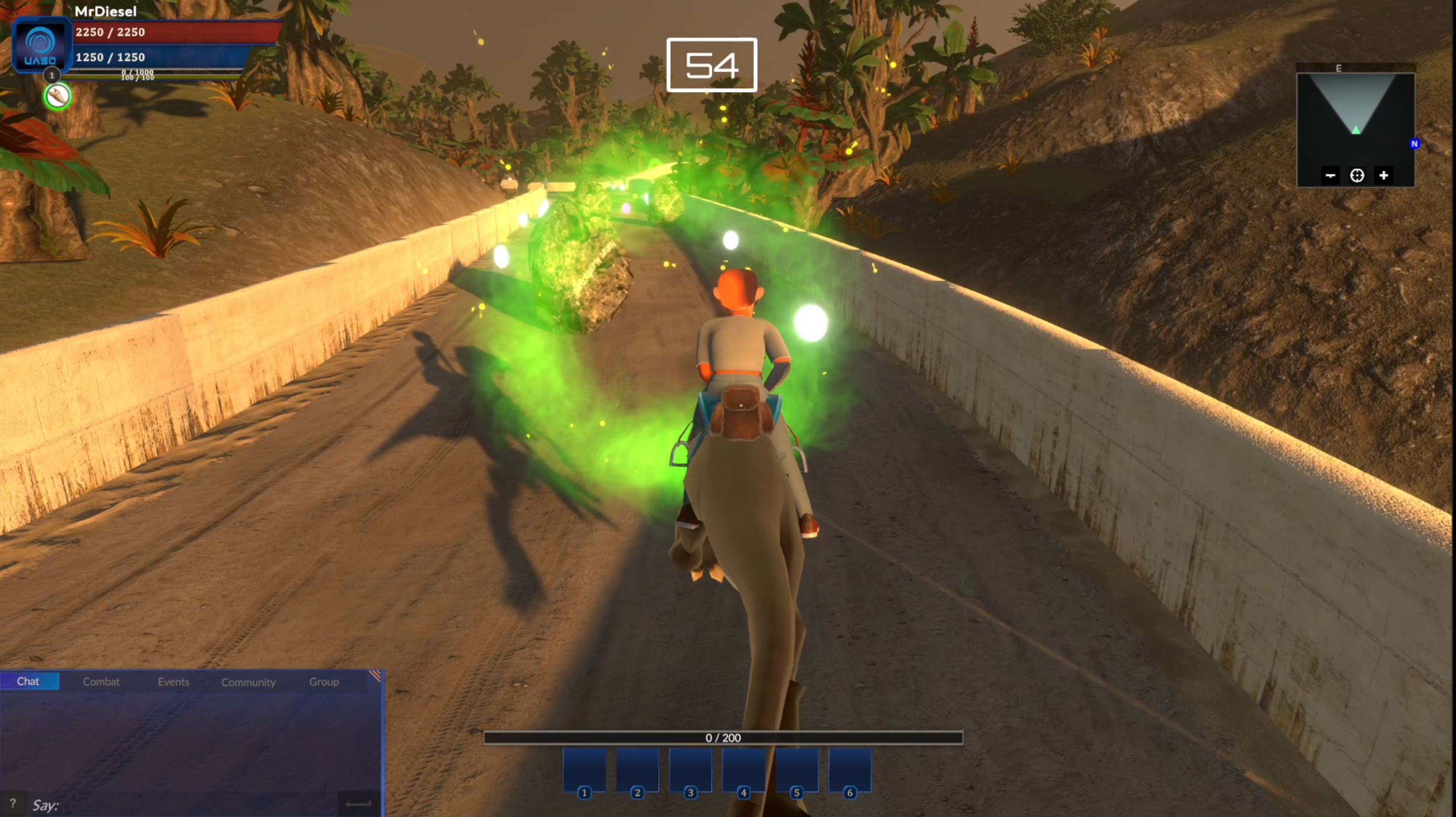This screenshot has width=1456, height=817.
Task: Zoom in the minimap with plus button
Action: [1384, 176]
